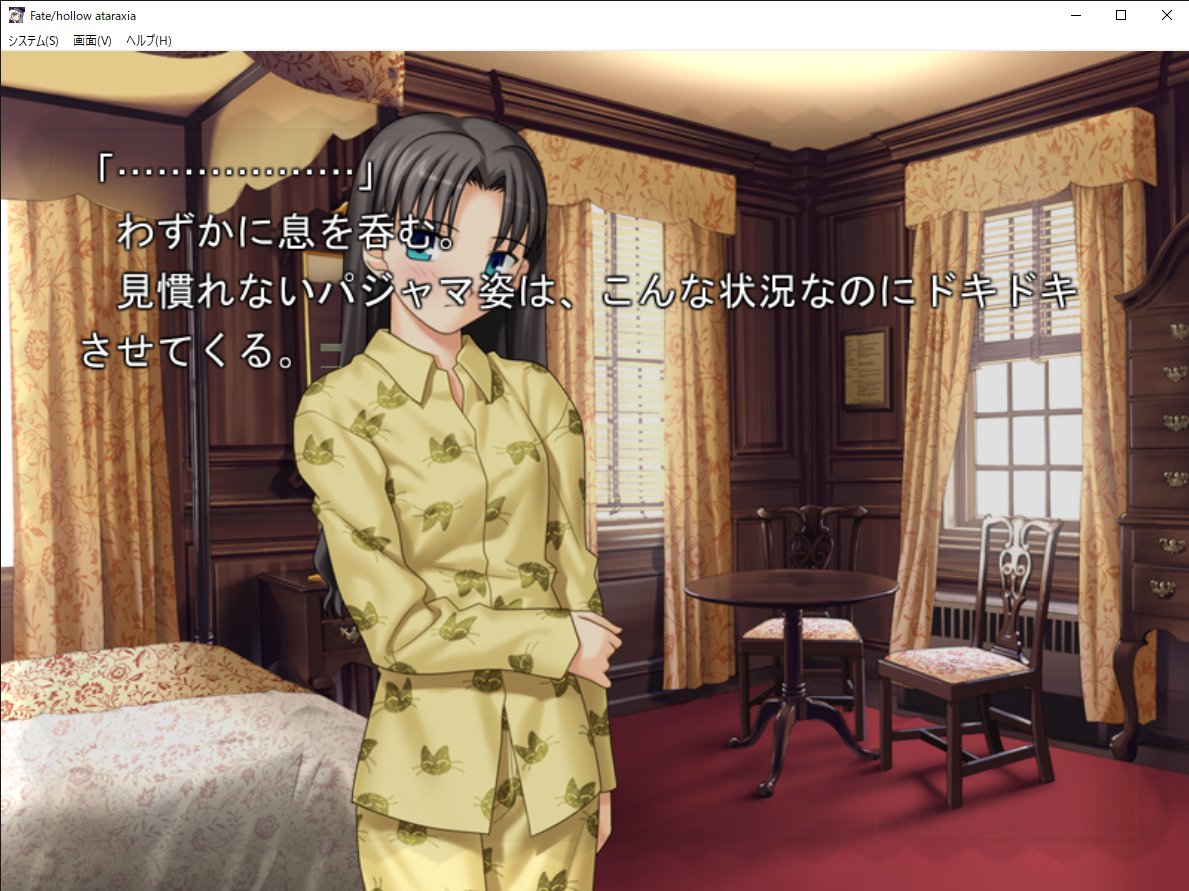Open the ヘルプ(H) menu
1189x891 pixels.
coord(149,41)
